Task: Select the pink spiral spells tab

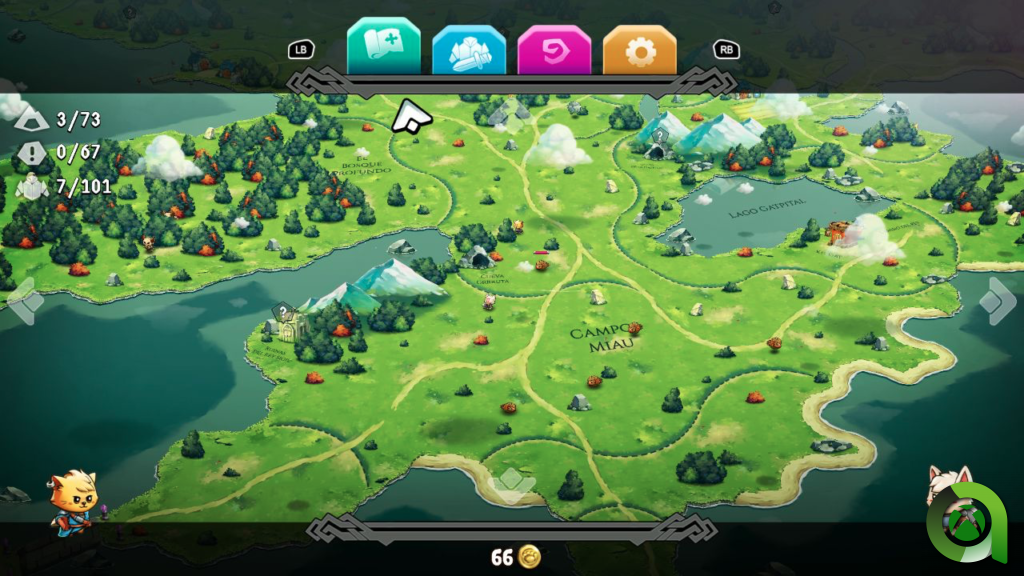Action: click(x=554, y=50)
